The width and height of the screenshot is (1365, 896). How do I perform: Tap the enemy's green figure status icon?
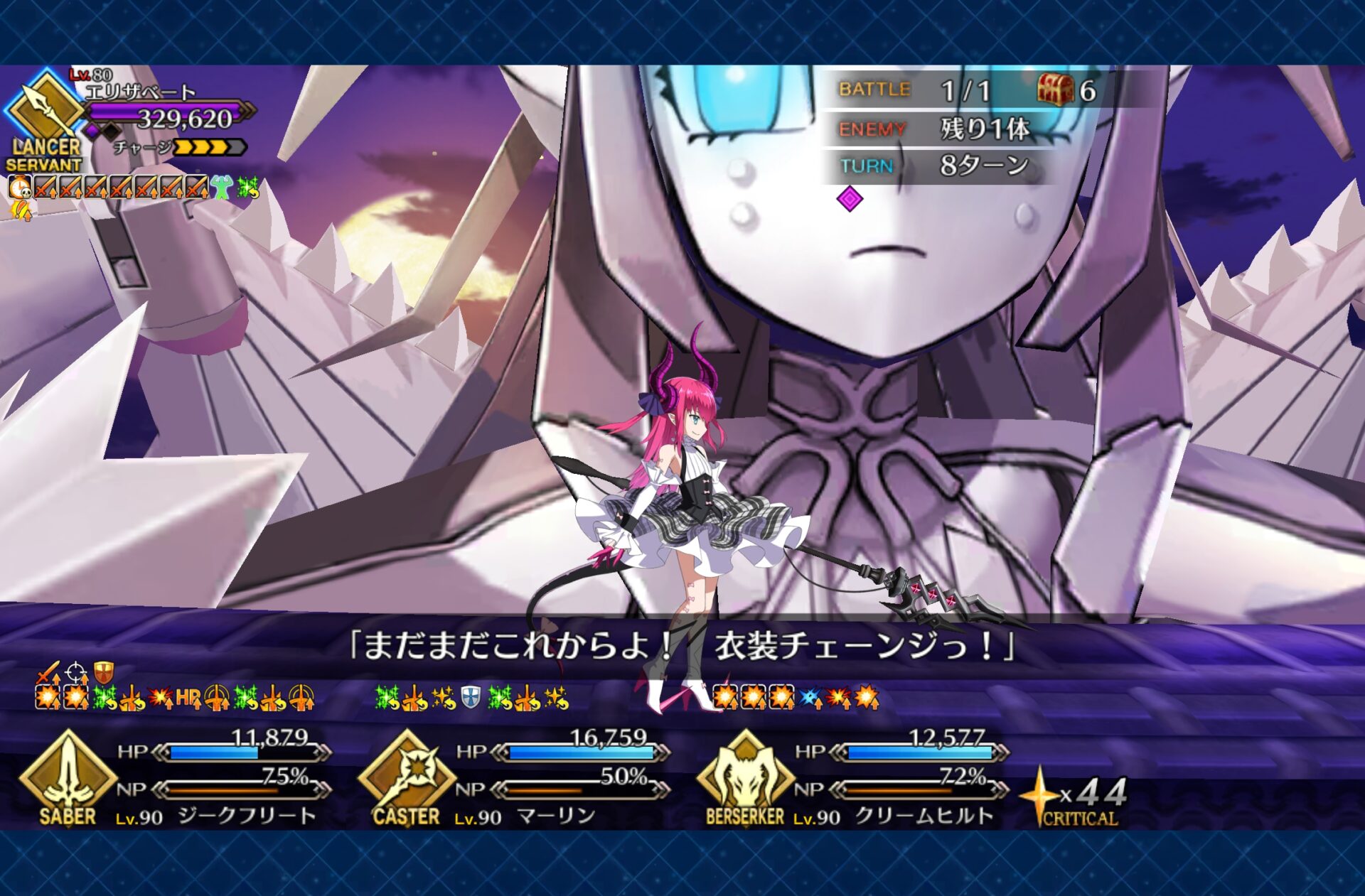click(222, 188)
